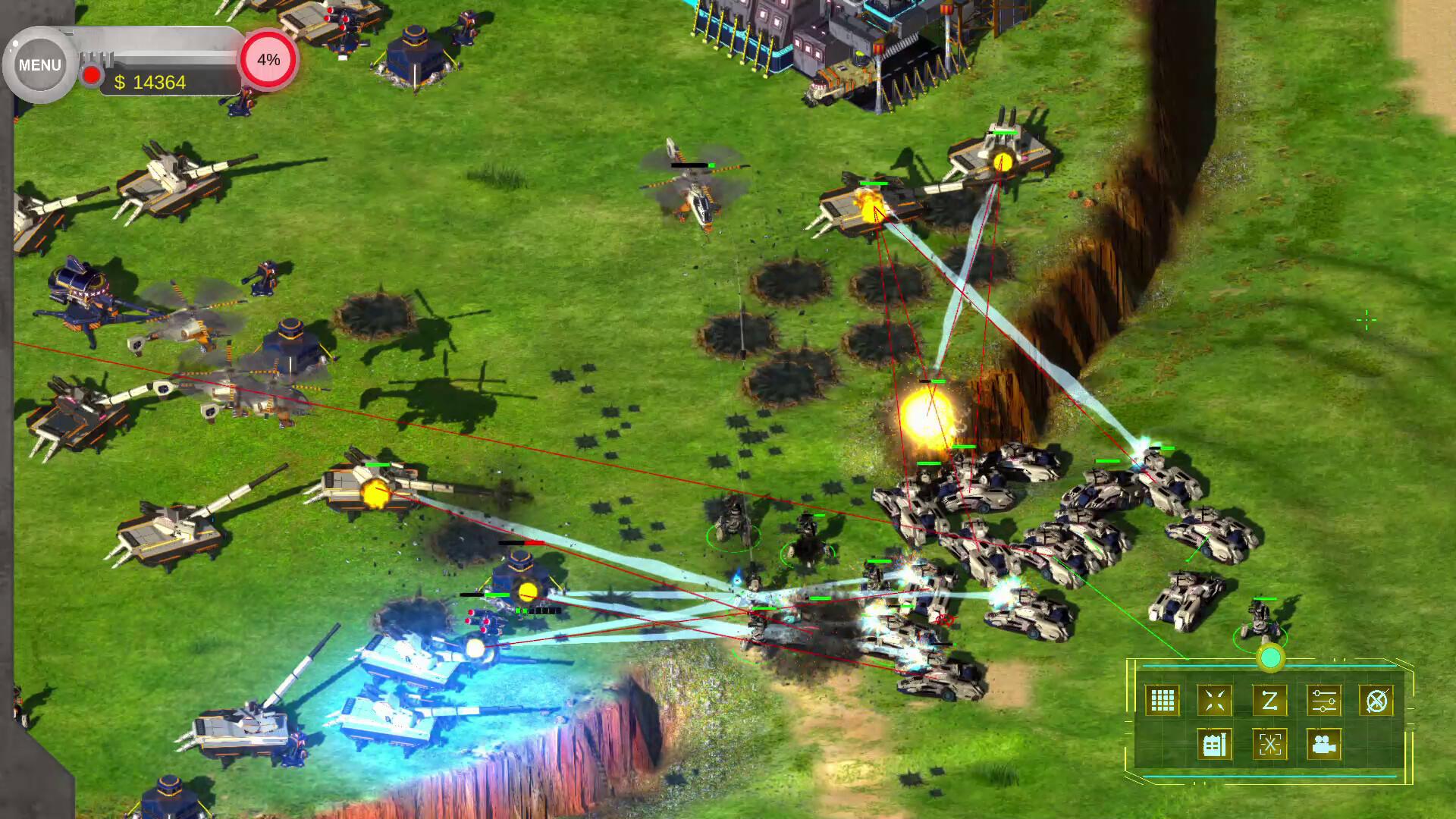Select the grid formation icon in the command panel
Screen dimensions: 1456x819
[1163, 698]
